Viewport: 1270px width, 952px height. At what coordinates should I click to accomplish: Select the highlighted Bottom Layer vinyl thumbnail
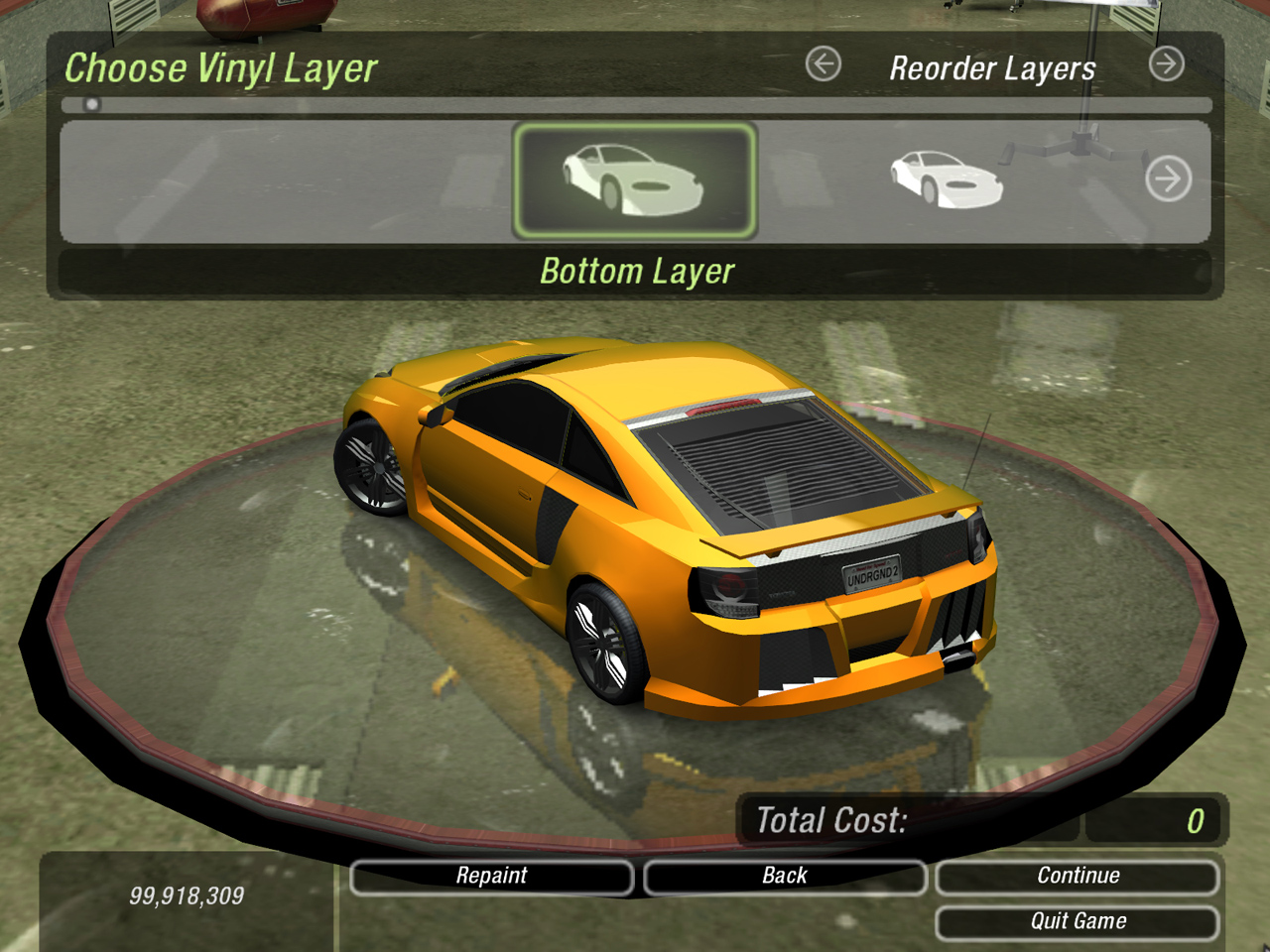635,180
